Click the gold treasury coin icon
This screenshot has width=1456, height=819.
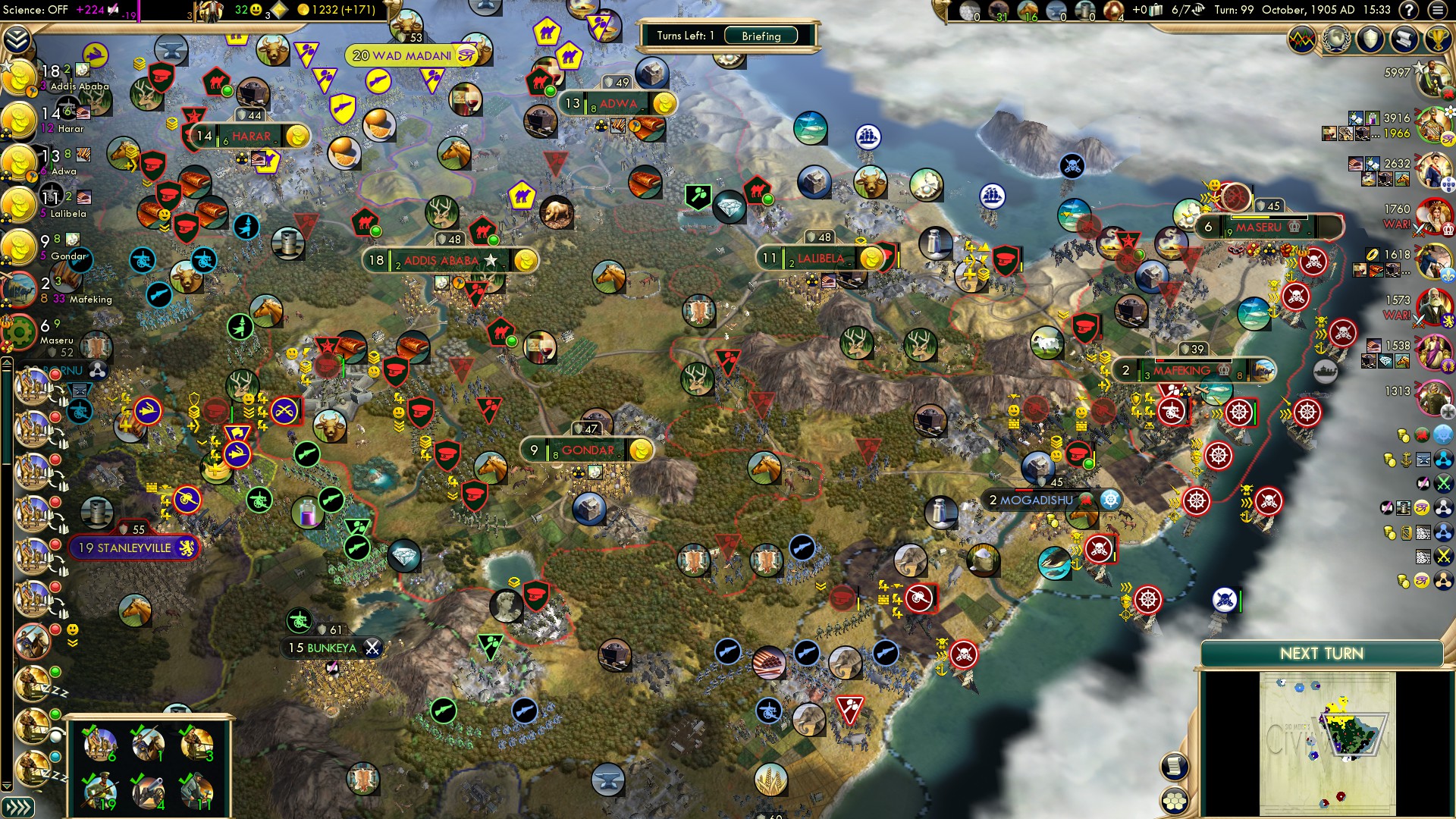click(305, 10)
